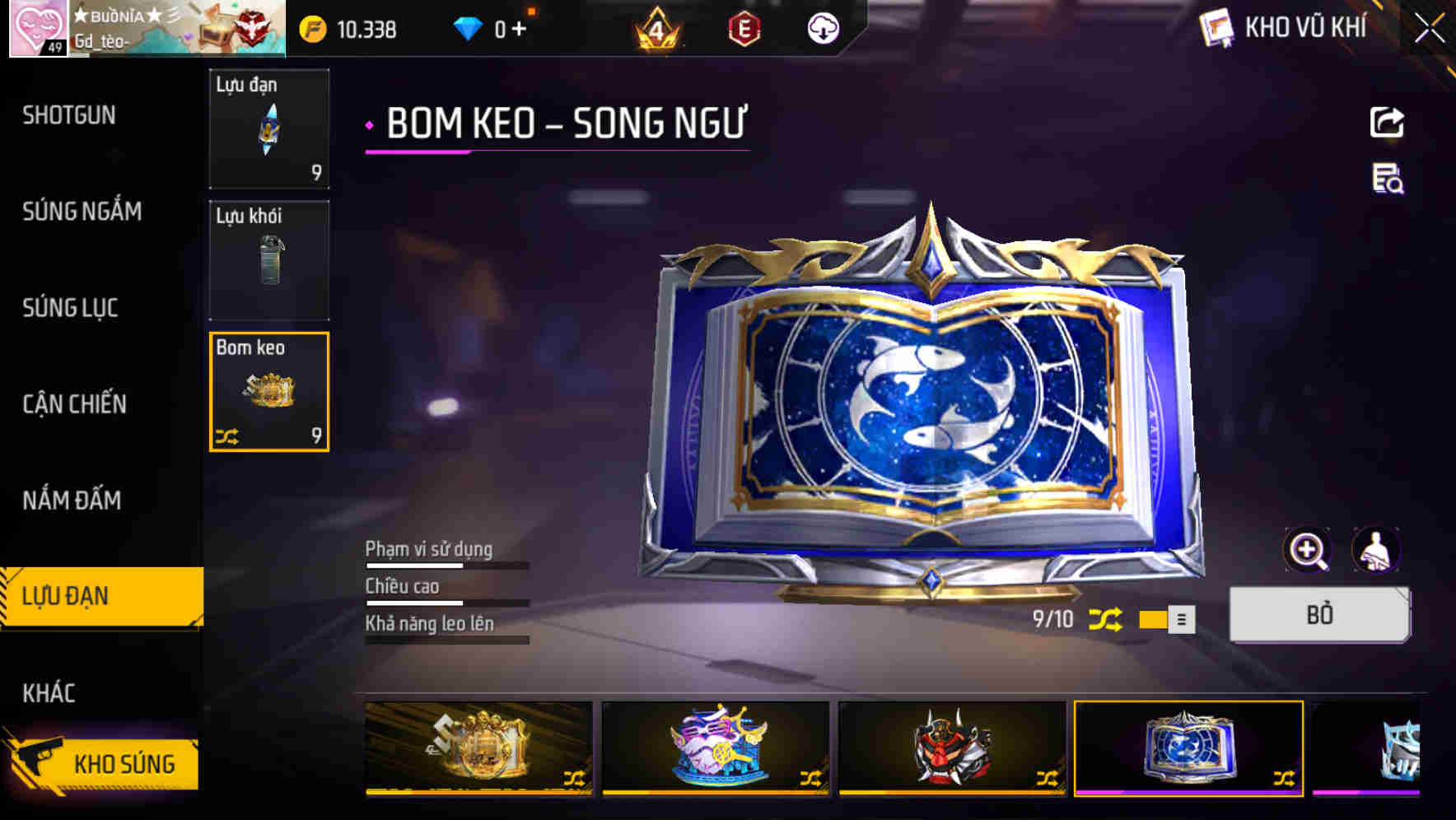The image size is (1456, 820).
Task: Select the Lựu khói smoke grenade slot
Action: coord(269,259)
